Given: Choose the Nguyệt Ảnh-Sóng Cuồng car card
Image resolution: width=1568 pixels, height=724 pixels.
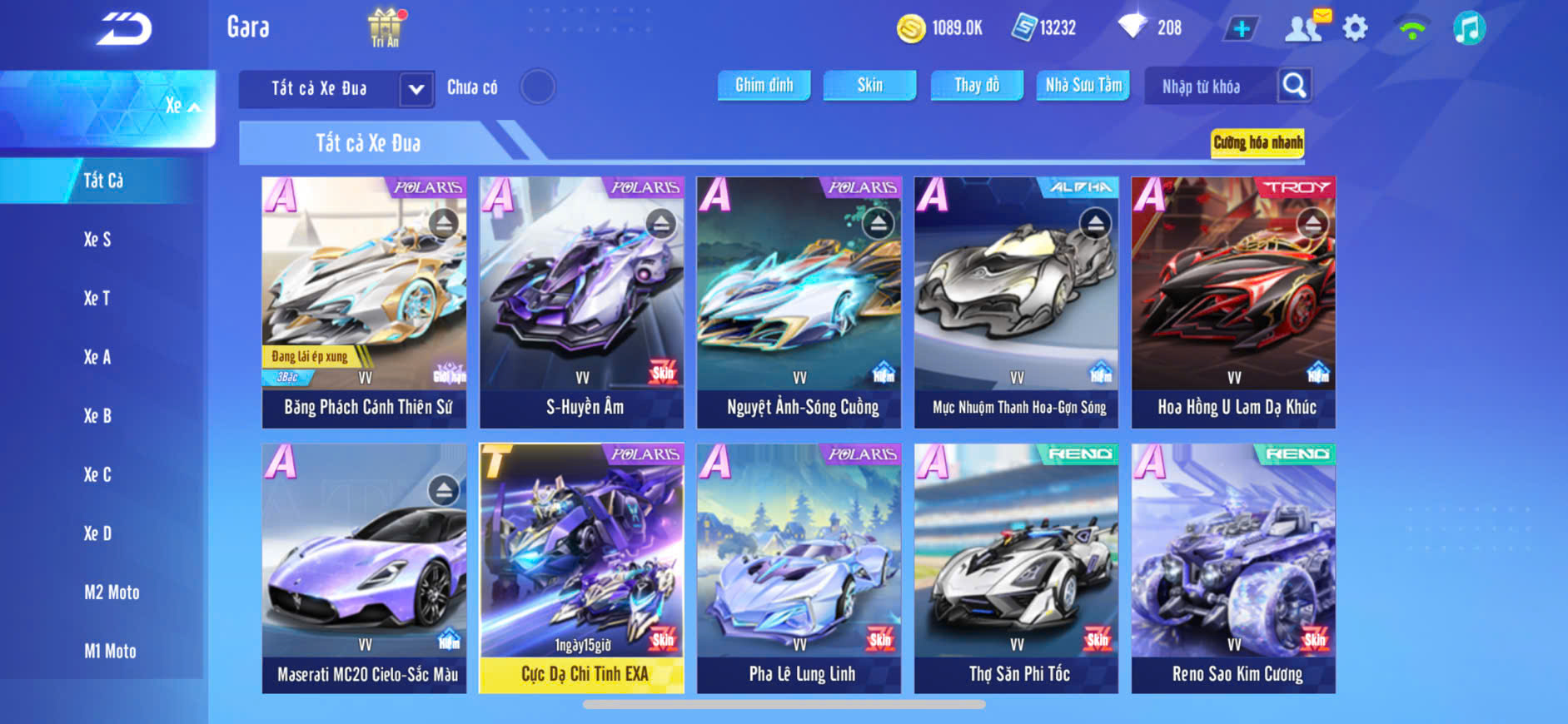Looking at the screenshot, I should [x=799, y=302].
